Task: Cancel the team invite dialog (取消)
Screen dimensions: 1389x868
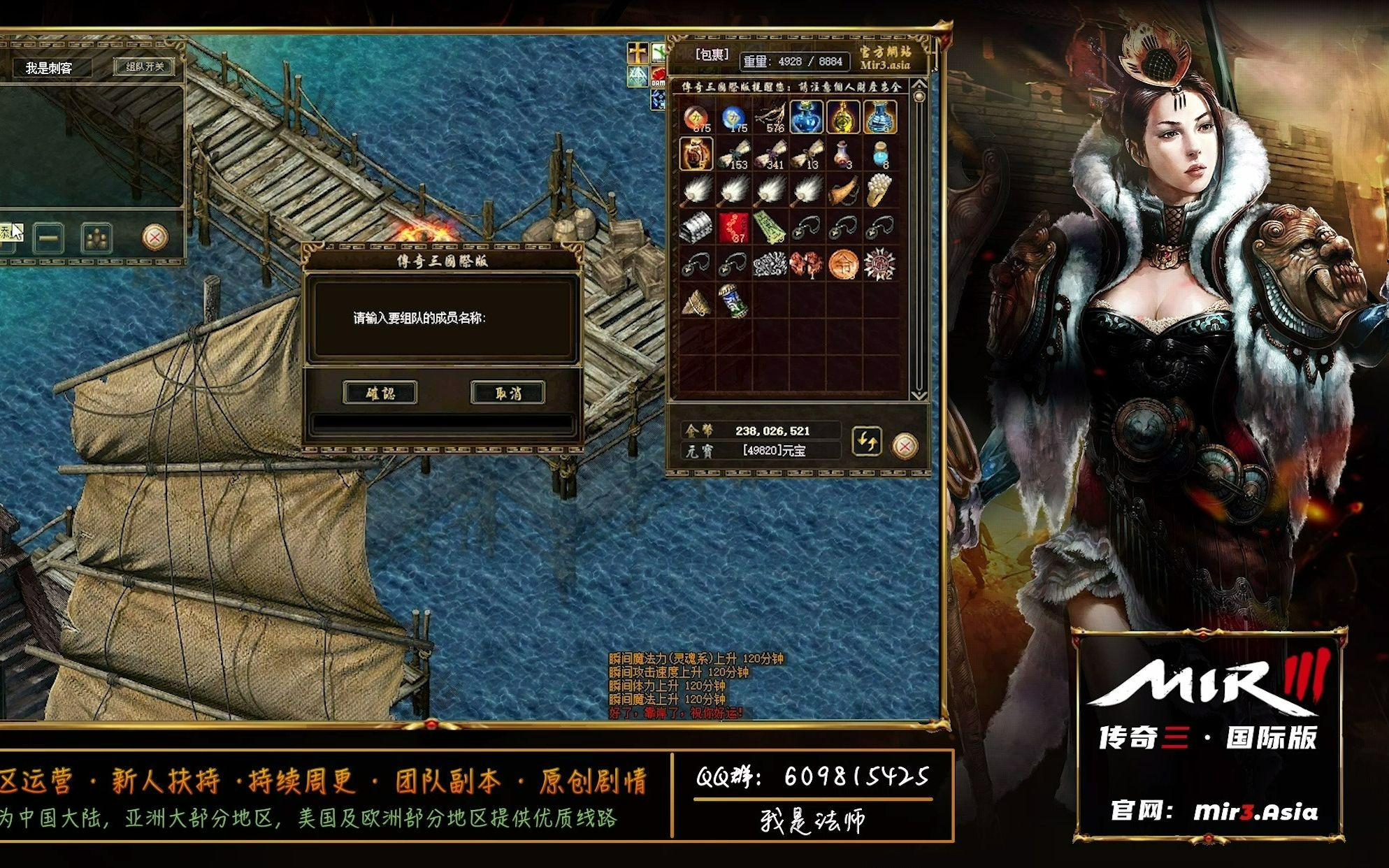Action: point(508,393)
